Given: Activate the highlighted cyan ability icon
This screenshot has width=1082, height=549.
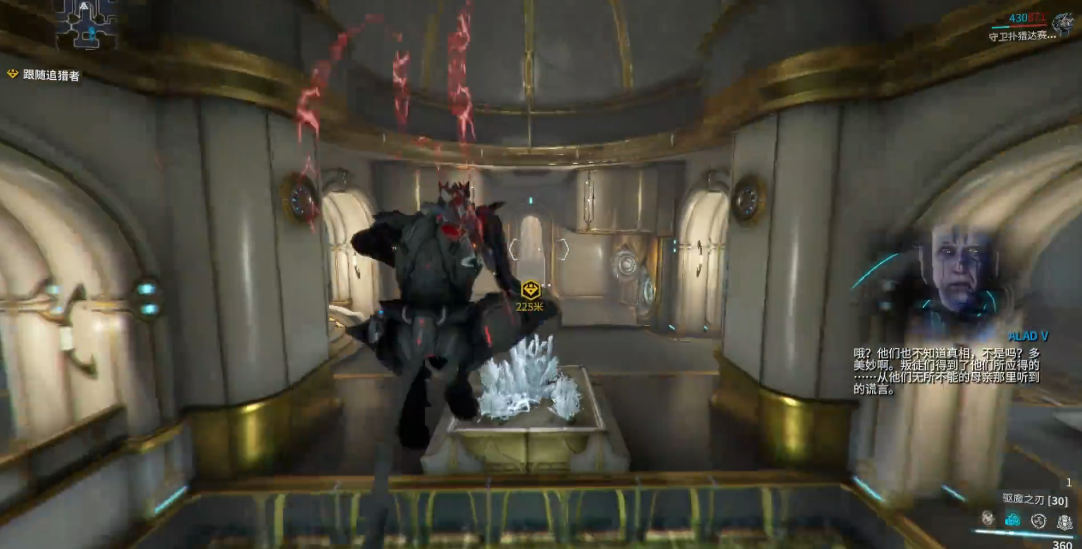Looking at the screenshot, I should click(1012, 519).
